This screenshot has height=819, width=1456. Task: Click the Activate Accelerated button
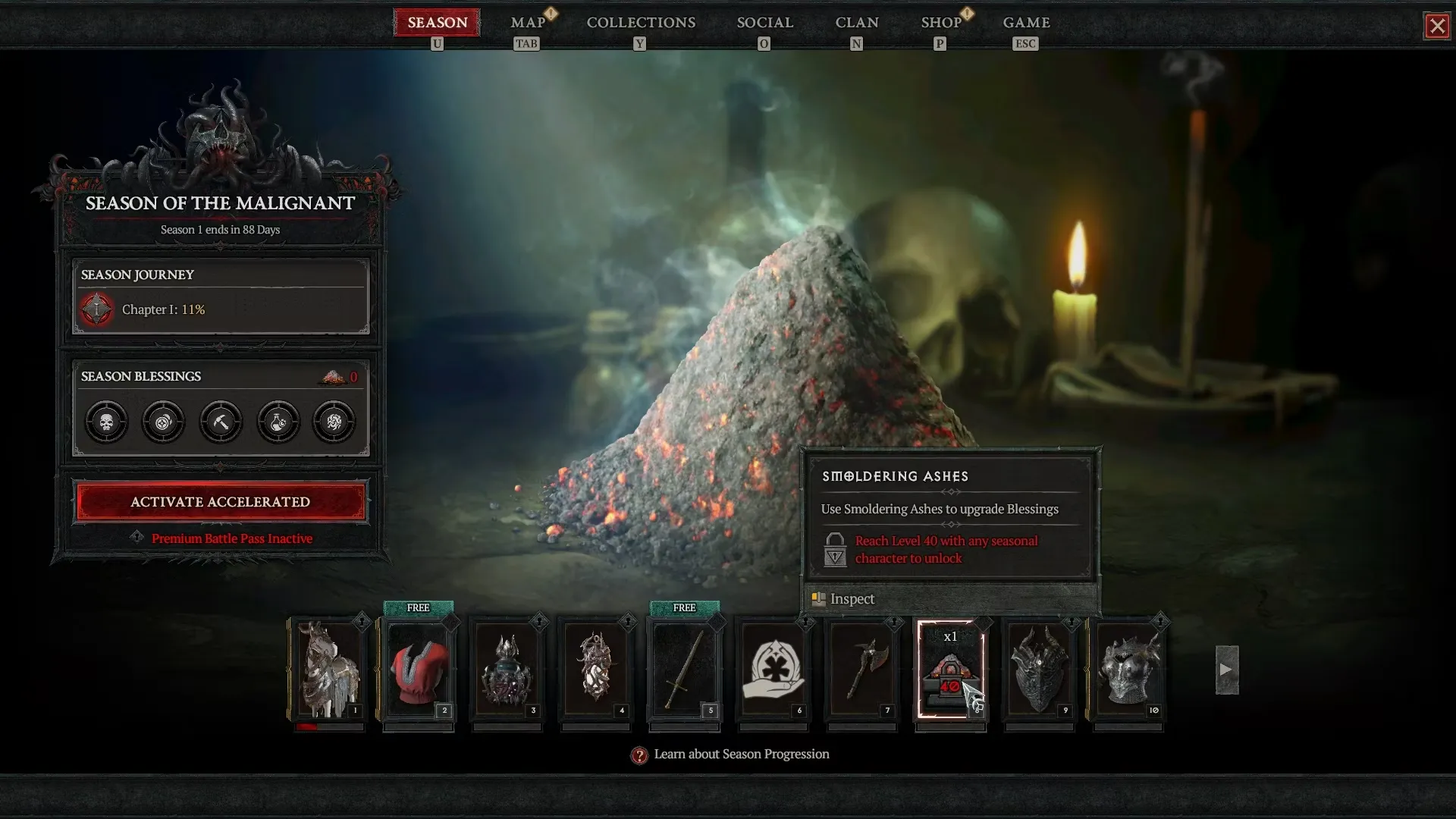pos(220,502)
